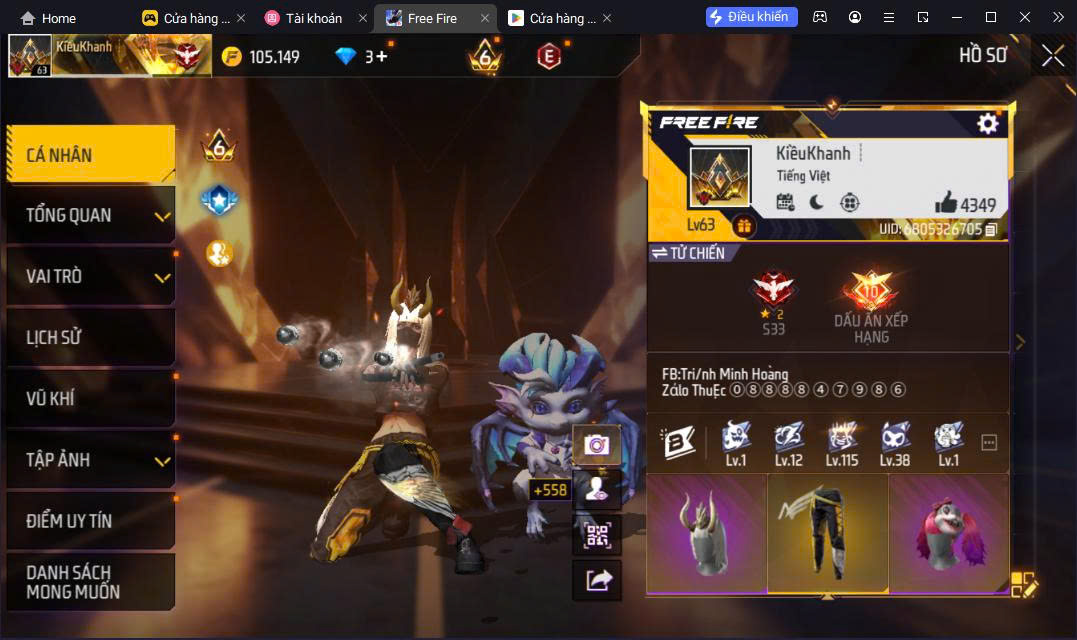Viewport: 1077px width, 640px height.
Task: Select the black pants showcase item
Action: pos(827,533)
